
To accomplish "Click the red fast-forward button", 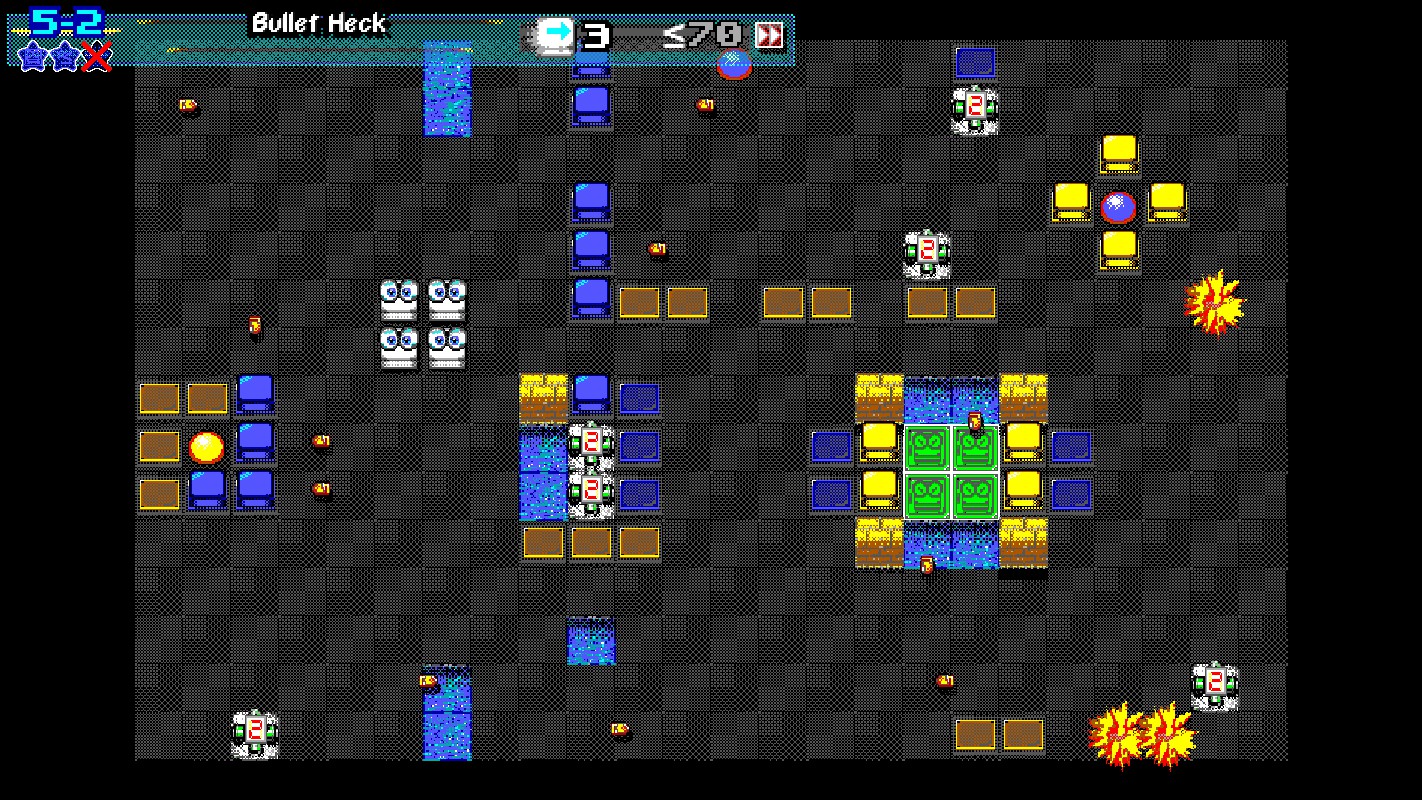I will point(769,36).
